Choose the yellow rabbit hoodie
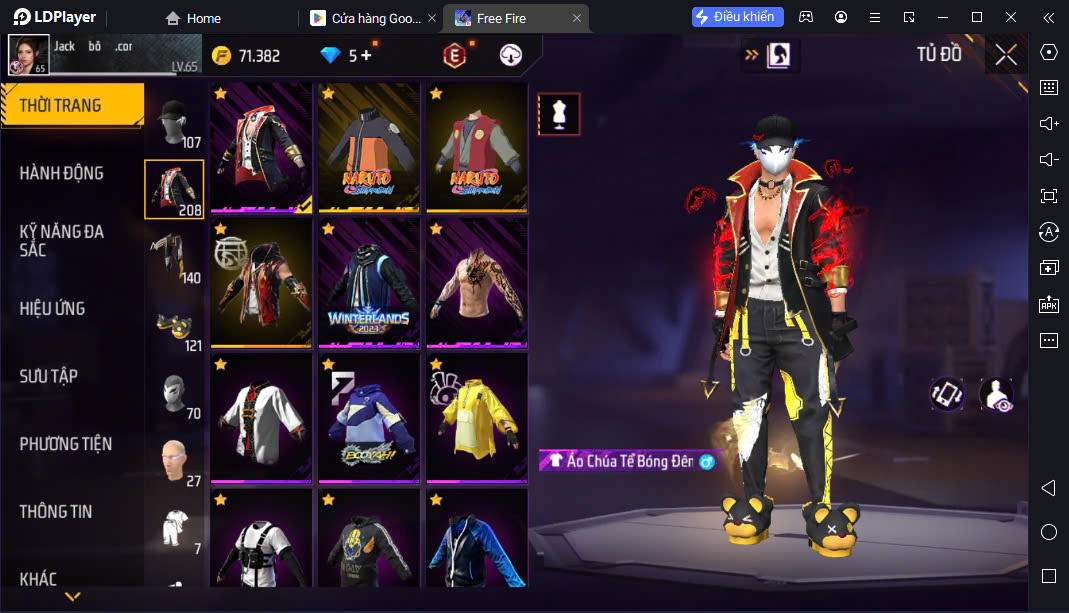This screenshot has height=613, width=1069. [477, 418]
